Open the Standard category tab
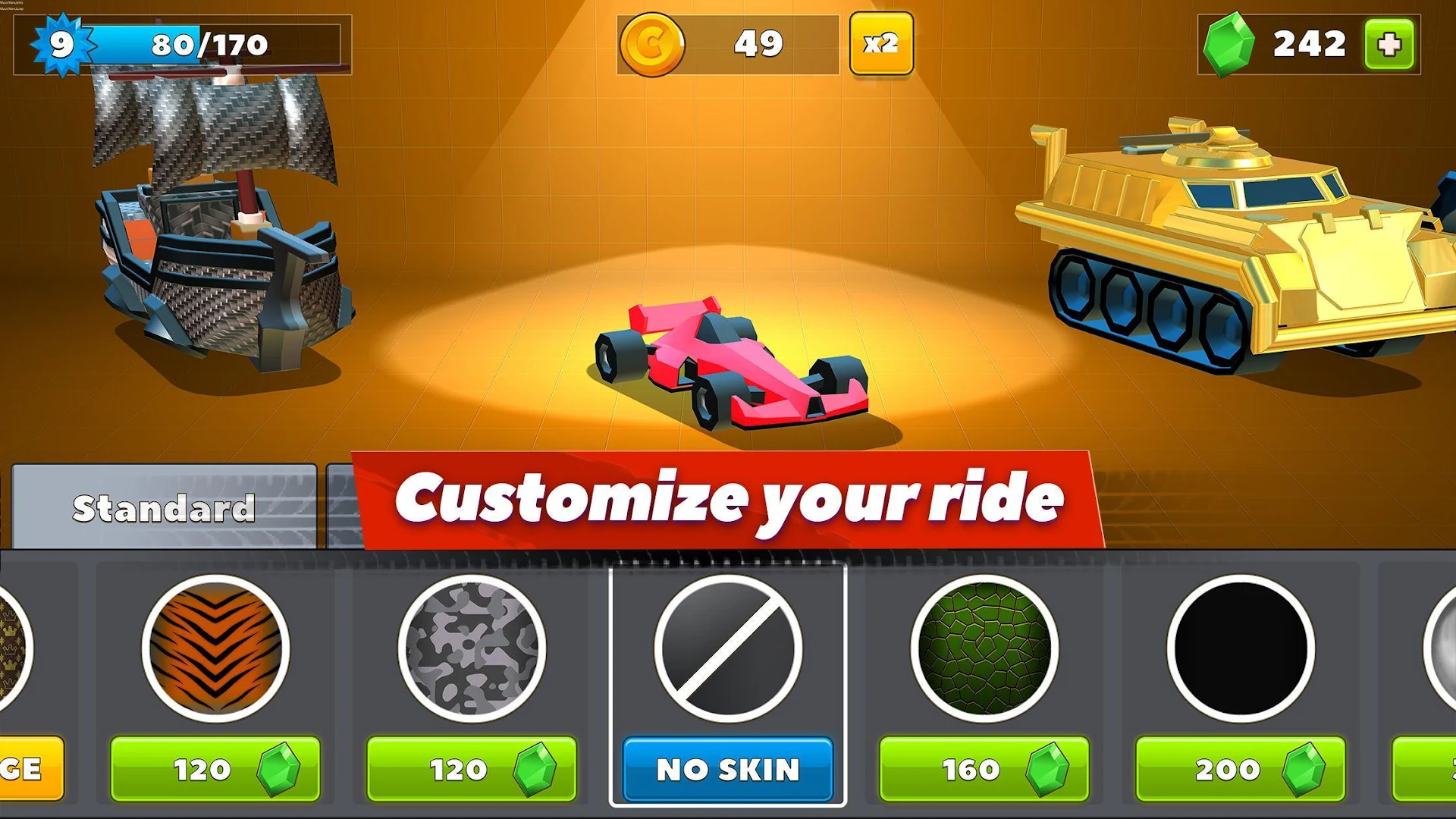 coord(163,507)
